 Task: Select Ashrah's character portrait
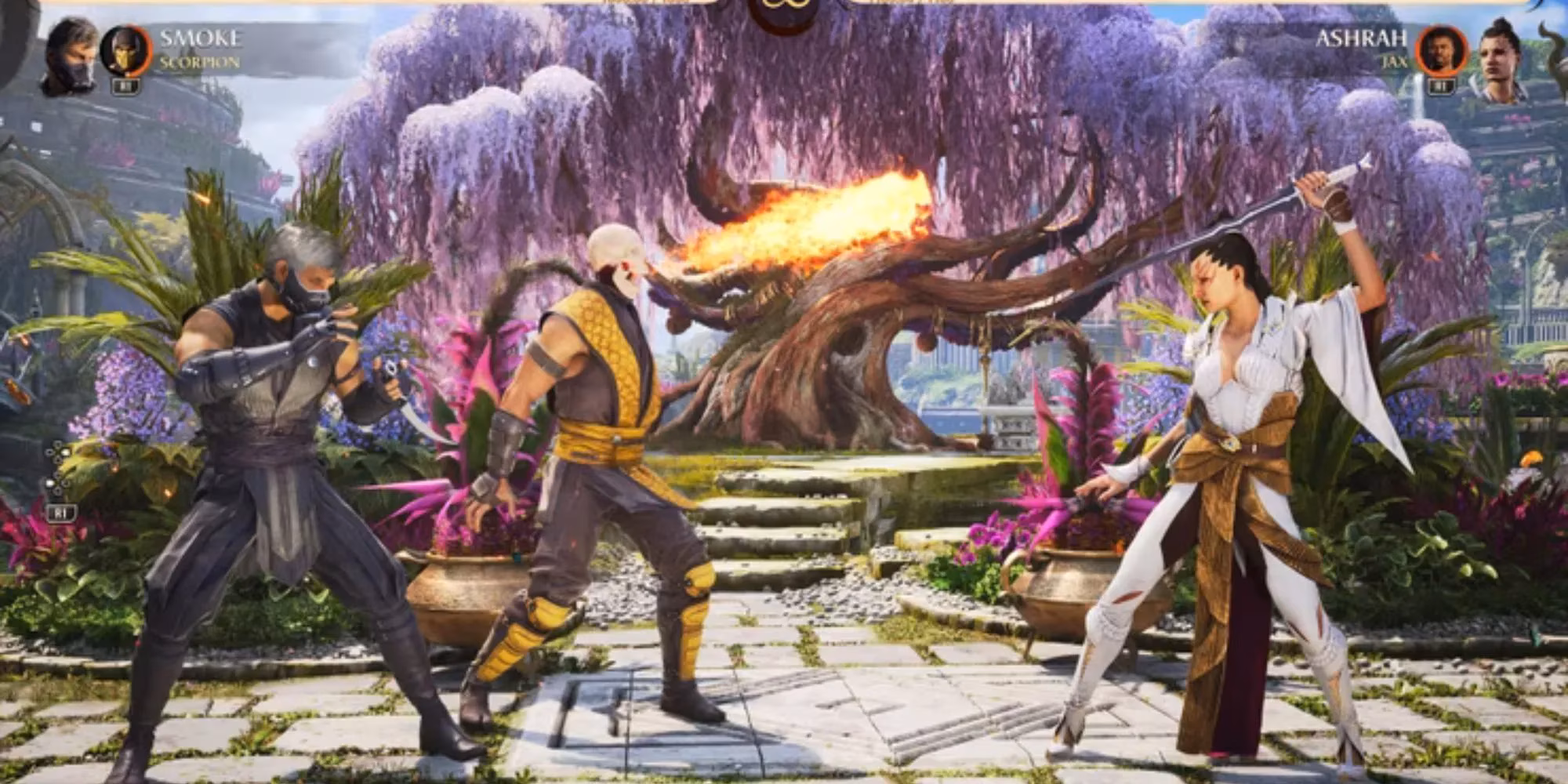1499,56
